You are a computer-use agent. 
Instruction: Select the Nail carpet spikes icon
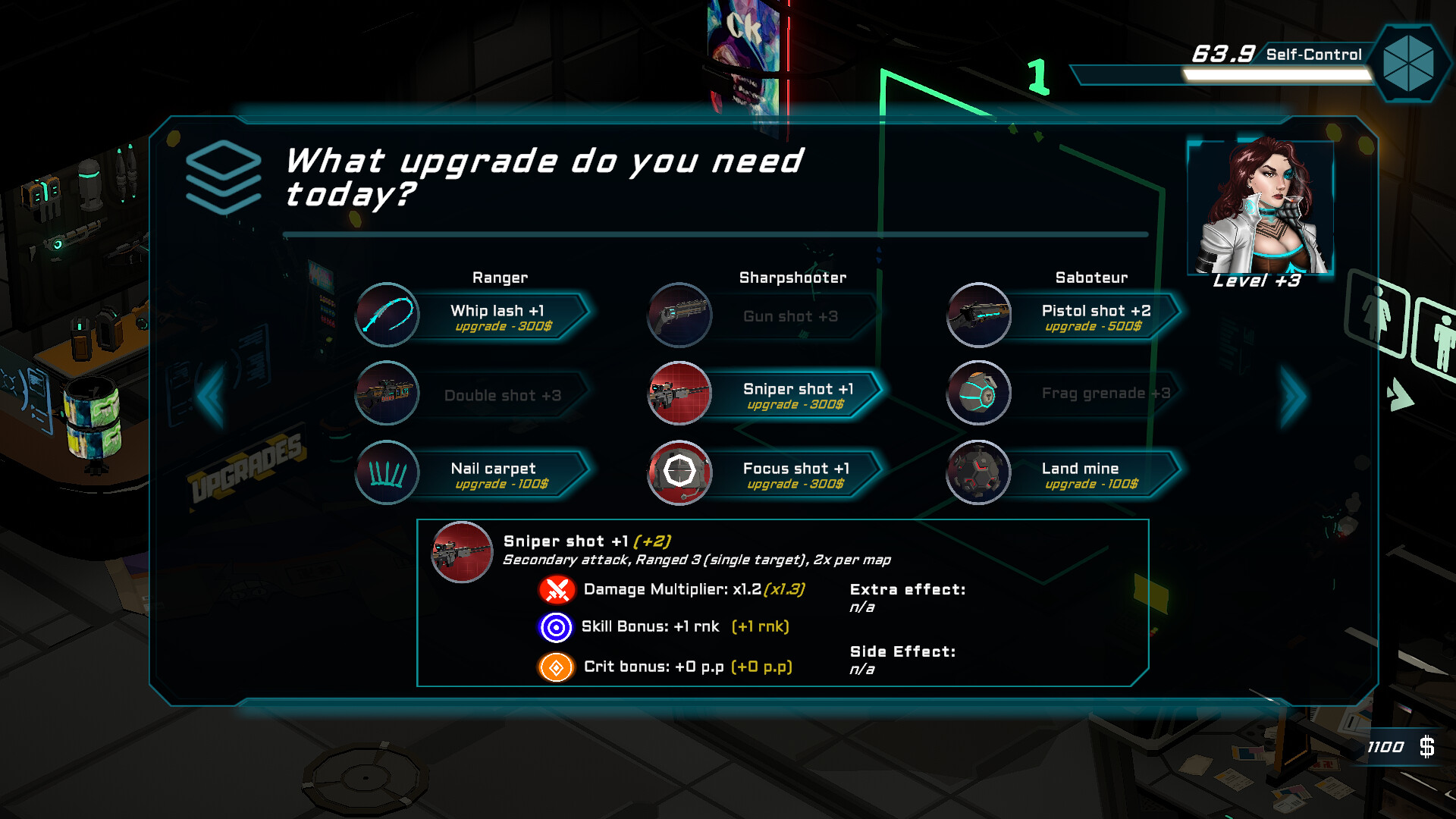[387, 472]
